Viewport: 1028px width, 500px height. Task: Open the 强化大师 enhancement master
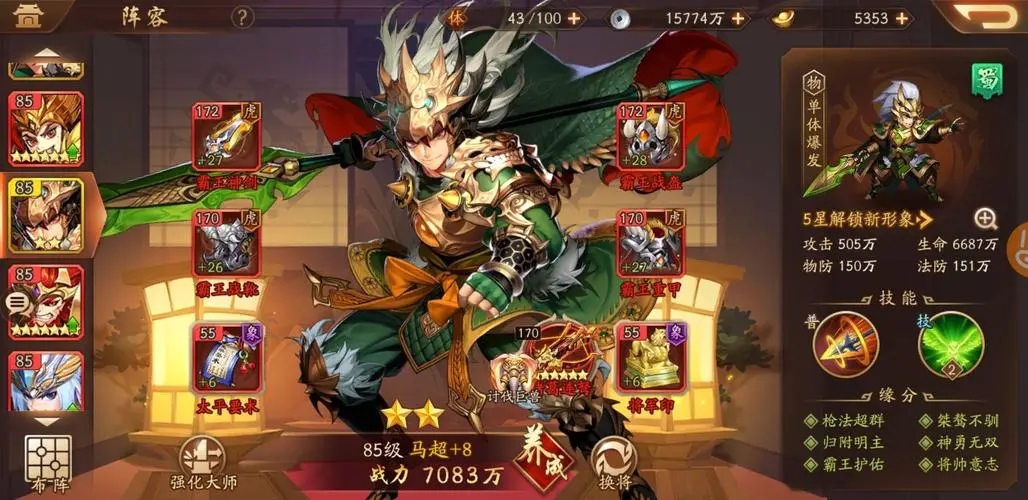tap(203, 463)
